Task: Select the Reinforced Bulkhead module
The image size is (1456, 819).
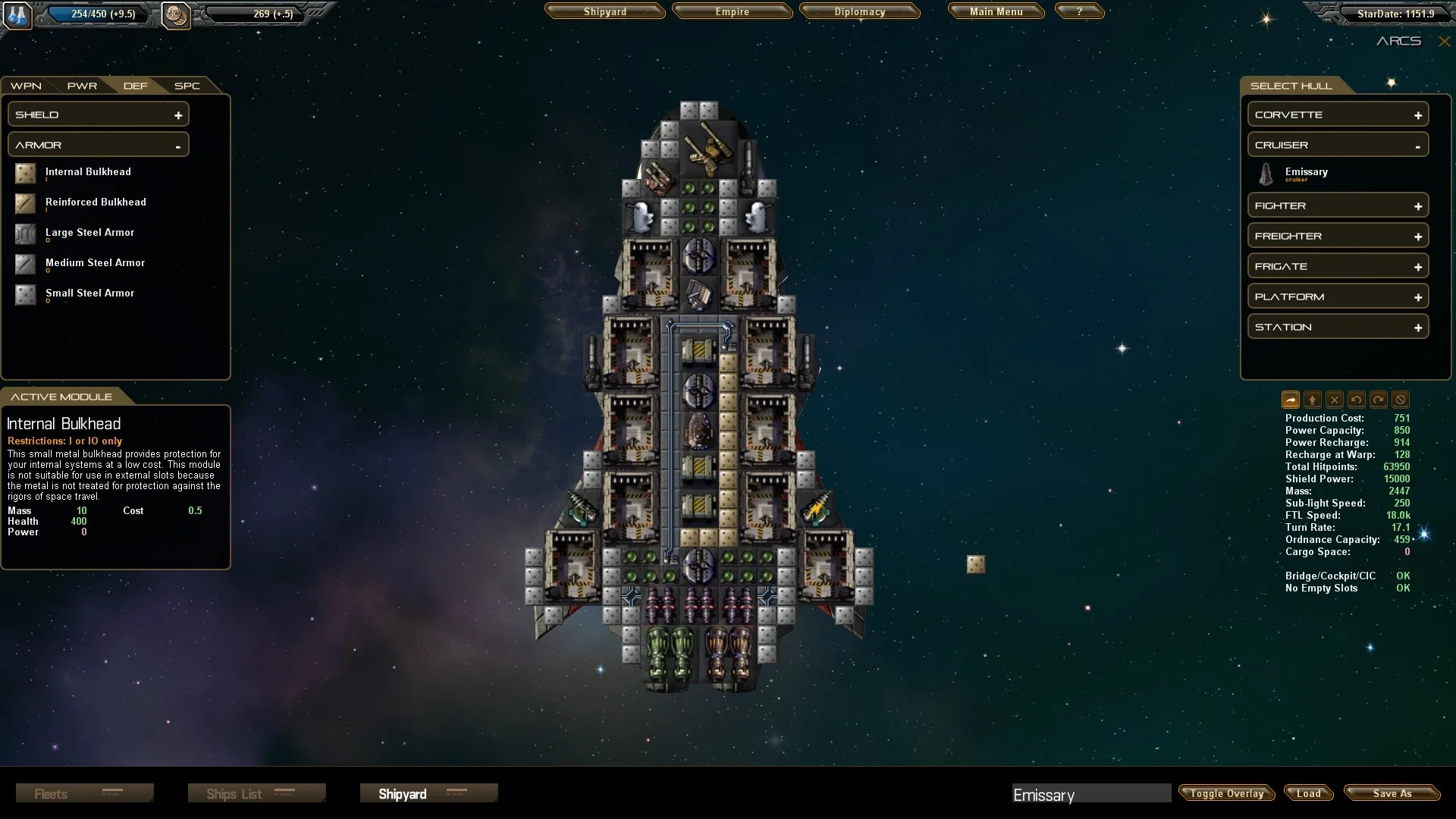Action: [x=96, y=202]
